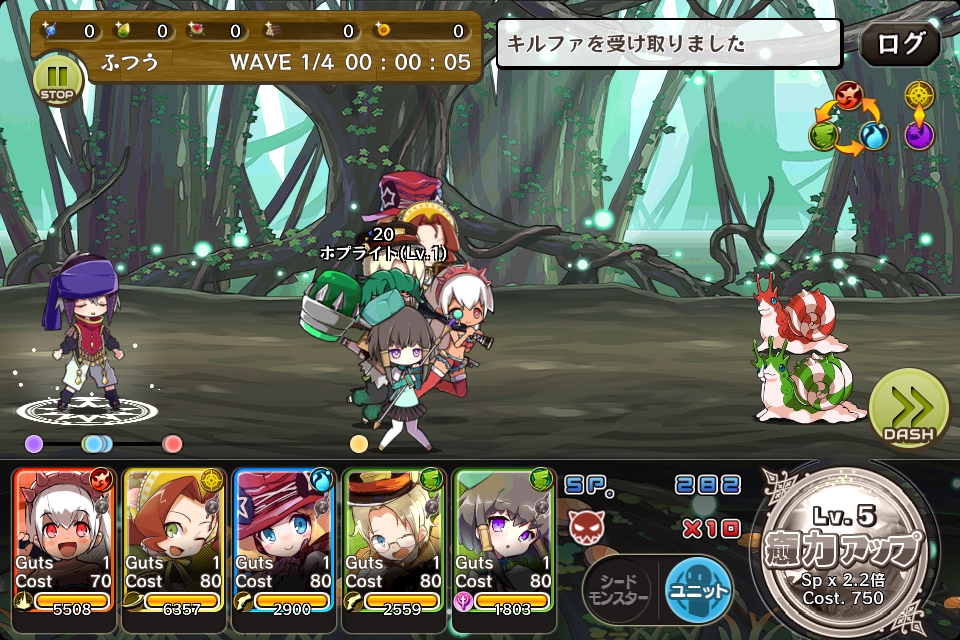The height and width of the screenshot is (640, 960).
Task: Tap the DASH button
Action: [908, 410]
